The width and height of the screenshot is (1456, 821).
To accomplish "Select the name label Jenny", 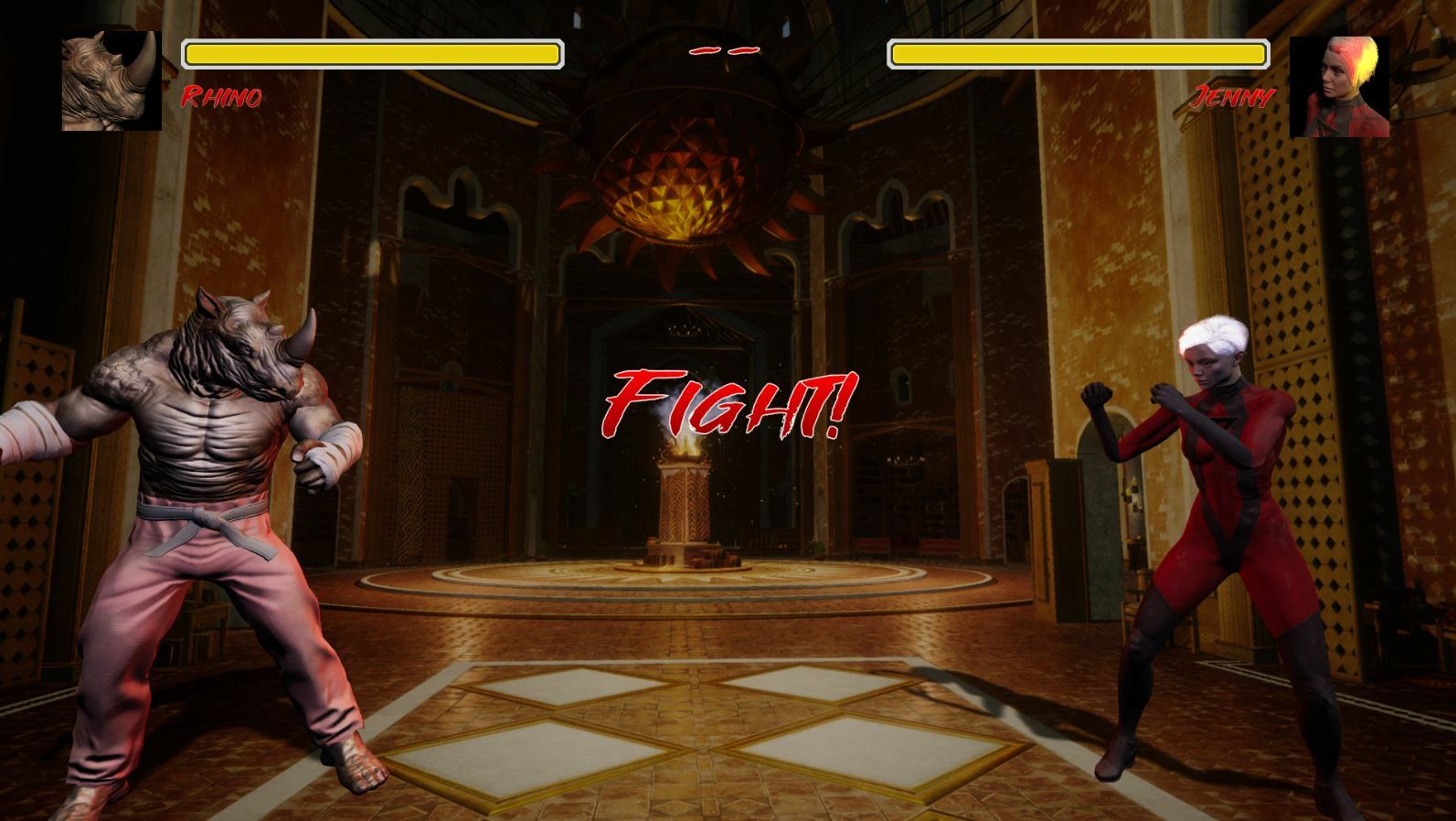I will 1234,95.
